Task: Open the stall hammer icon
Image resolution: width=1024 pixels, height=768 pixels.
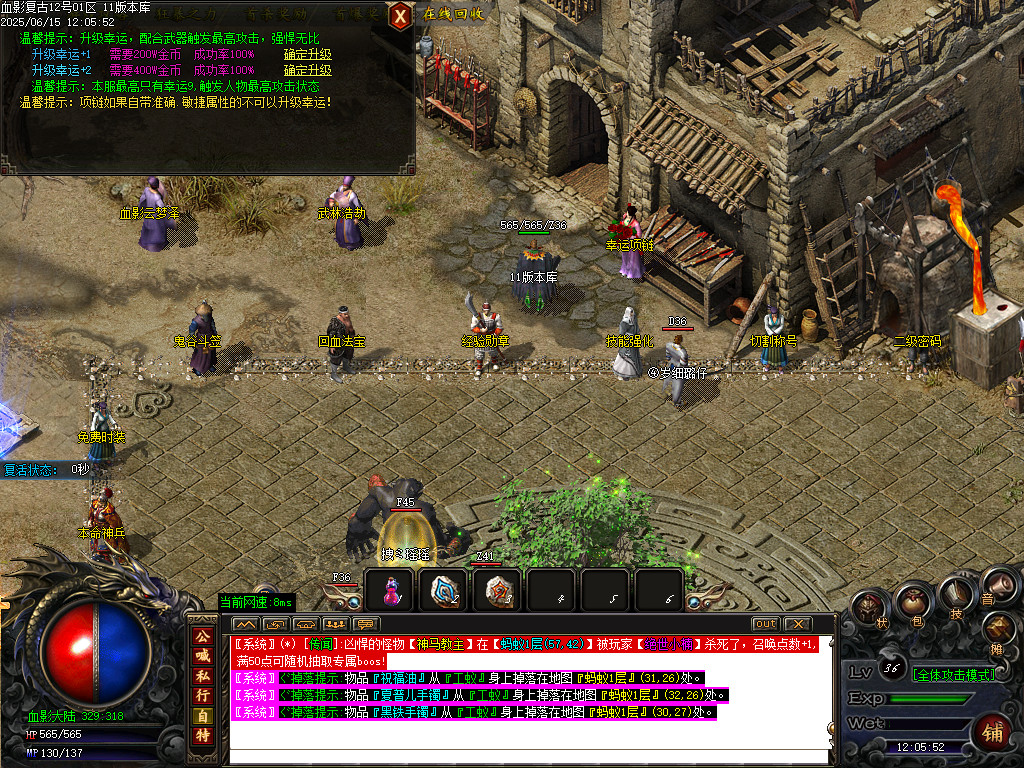Action: (999, 628)
